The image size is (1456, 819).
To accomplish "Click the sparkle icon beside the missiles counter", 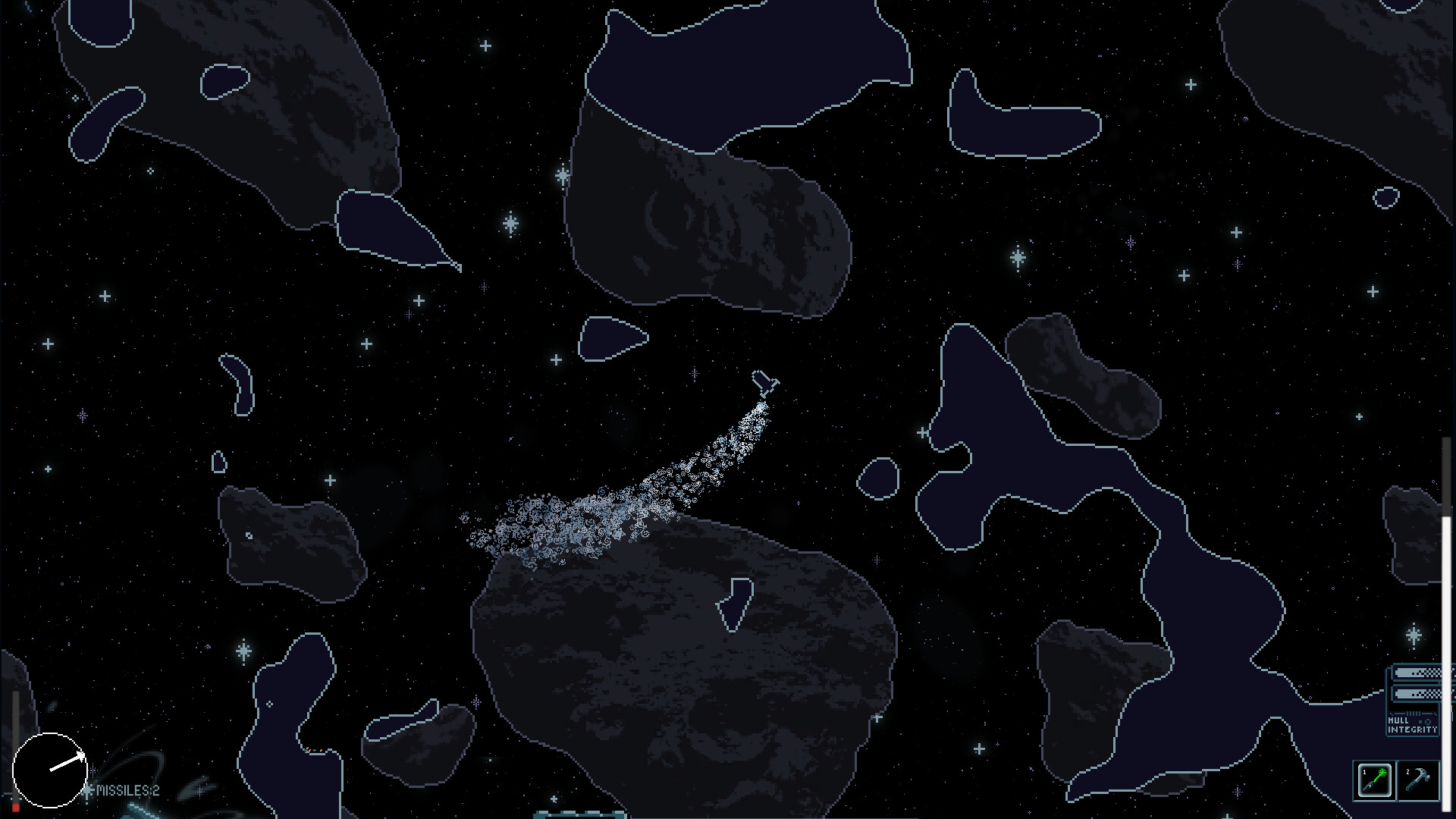I will (88, 790).
